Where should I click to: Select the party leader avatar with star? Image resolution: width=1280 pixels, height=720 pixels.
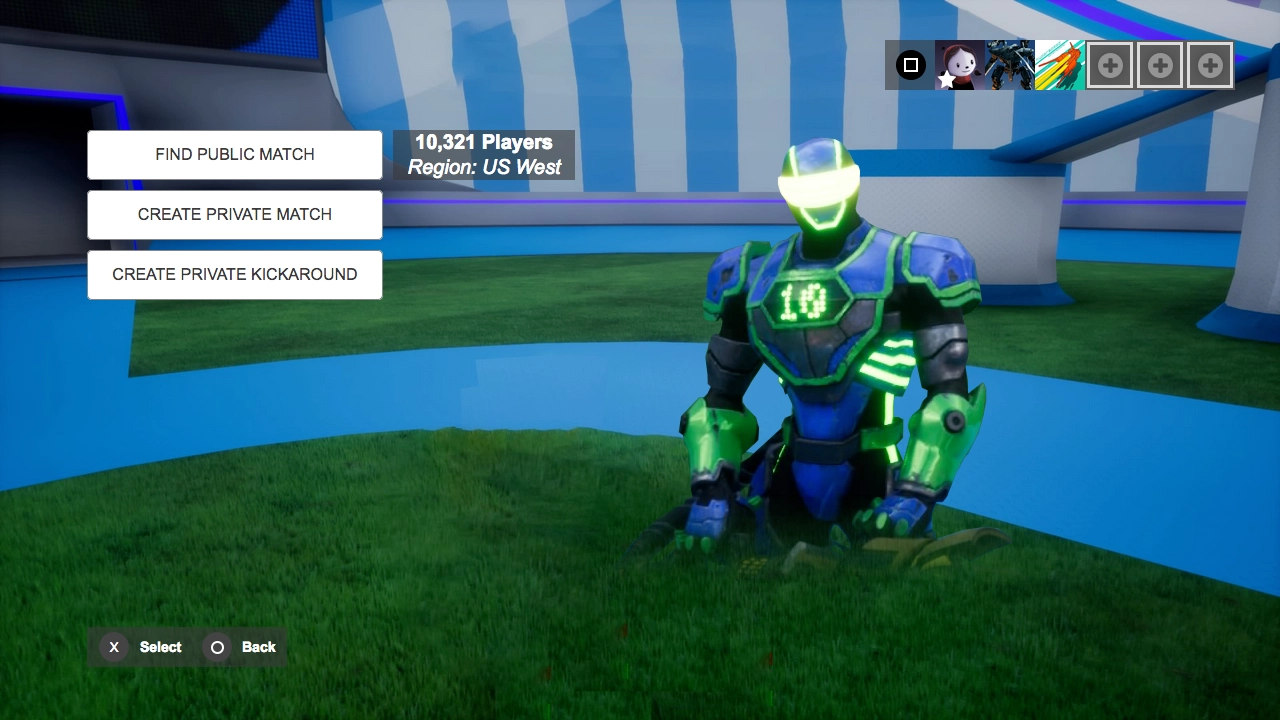(960, 66)
